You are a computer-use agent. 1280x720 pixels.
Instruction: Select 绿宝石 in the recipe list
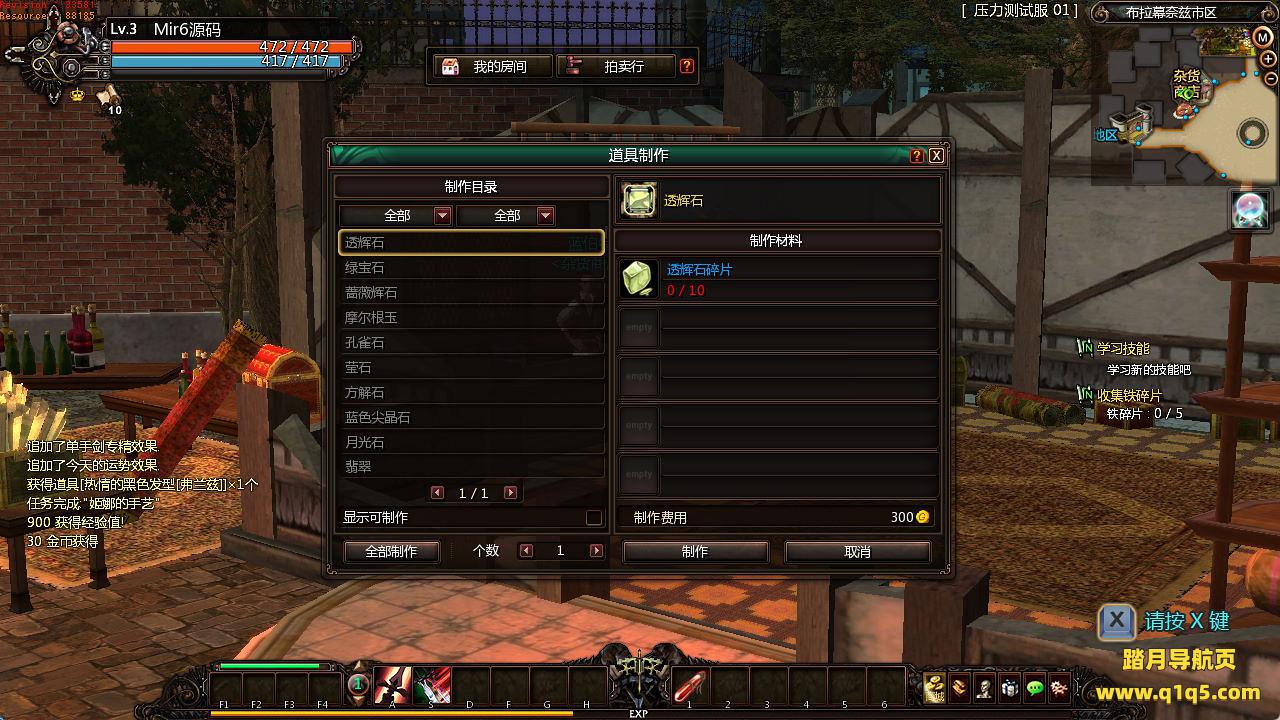point(470,268)
